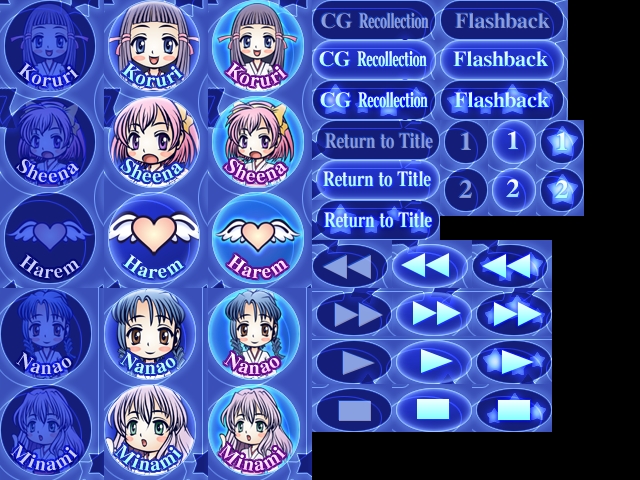The width and height of the screenshot is (640, 480).
Task: Choose the Koruri portrait with pink name label
Action: (257, 47)
